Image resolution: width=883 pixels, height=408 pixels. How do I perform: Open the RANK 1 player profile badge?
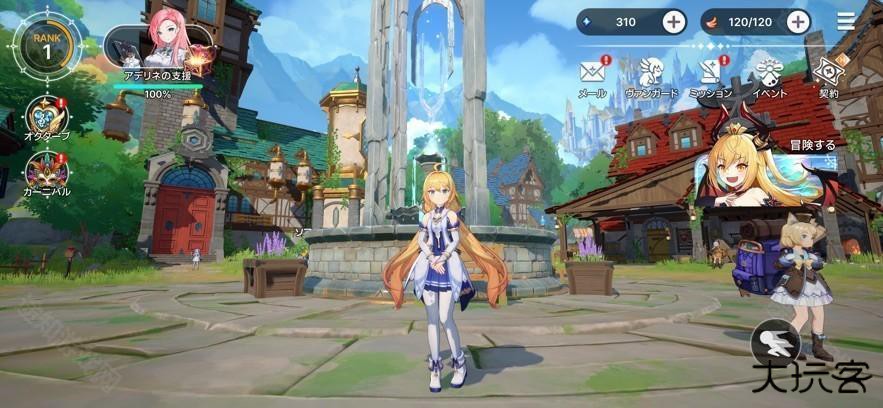point(41,49)
